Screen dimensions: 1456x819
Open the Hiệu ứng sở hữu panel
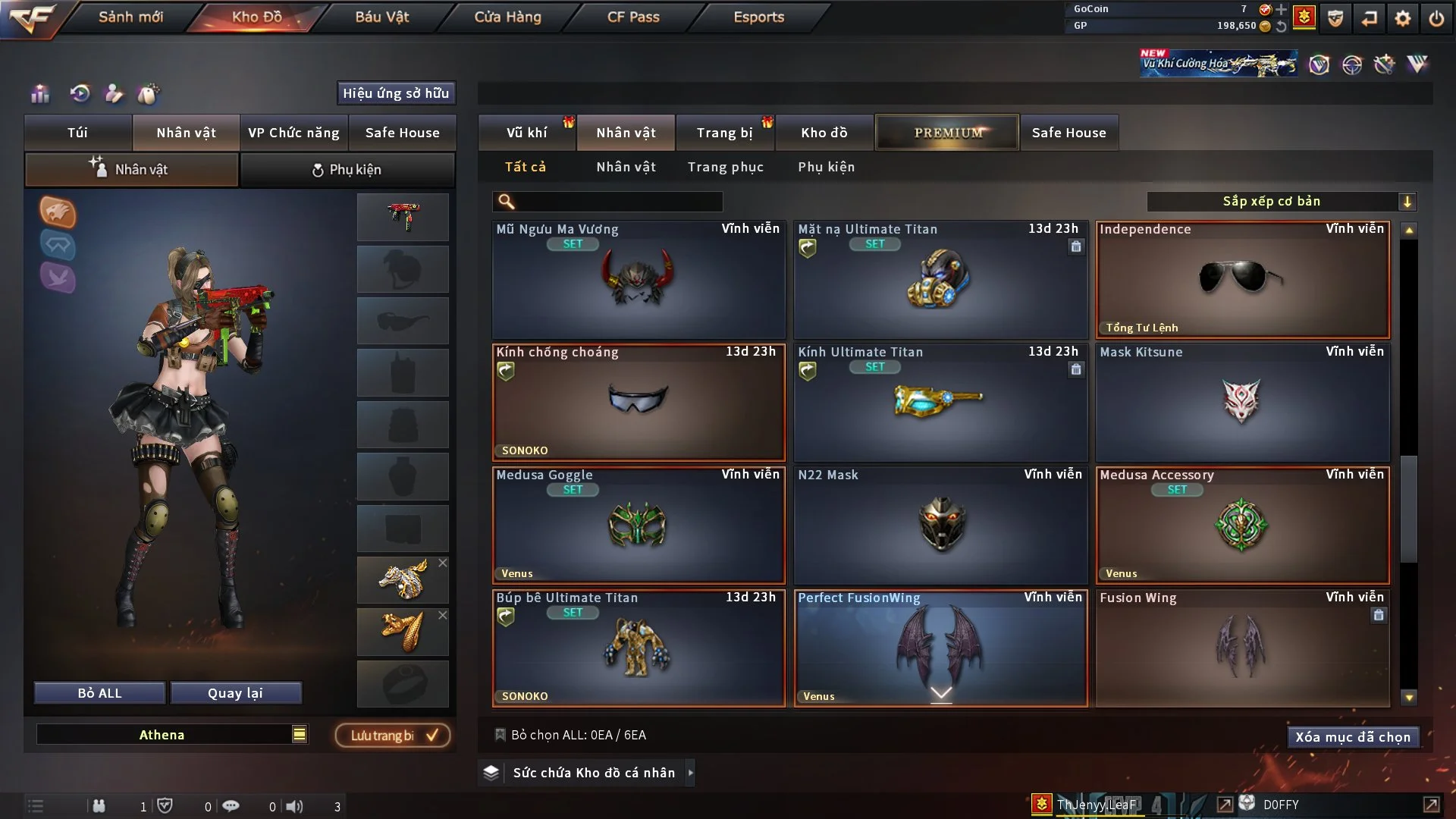[x=396, y=93]
